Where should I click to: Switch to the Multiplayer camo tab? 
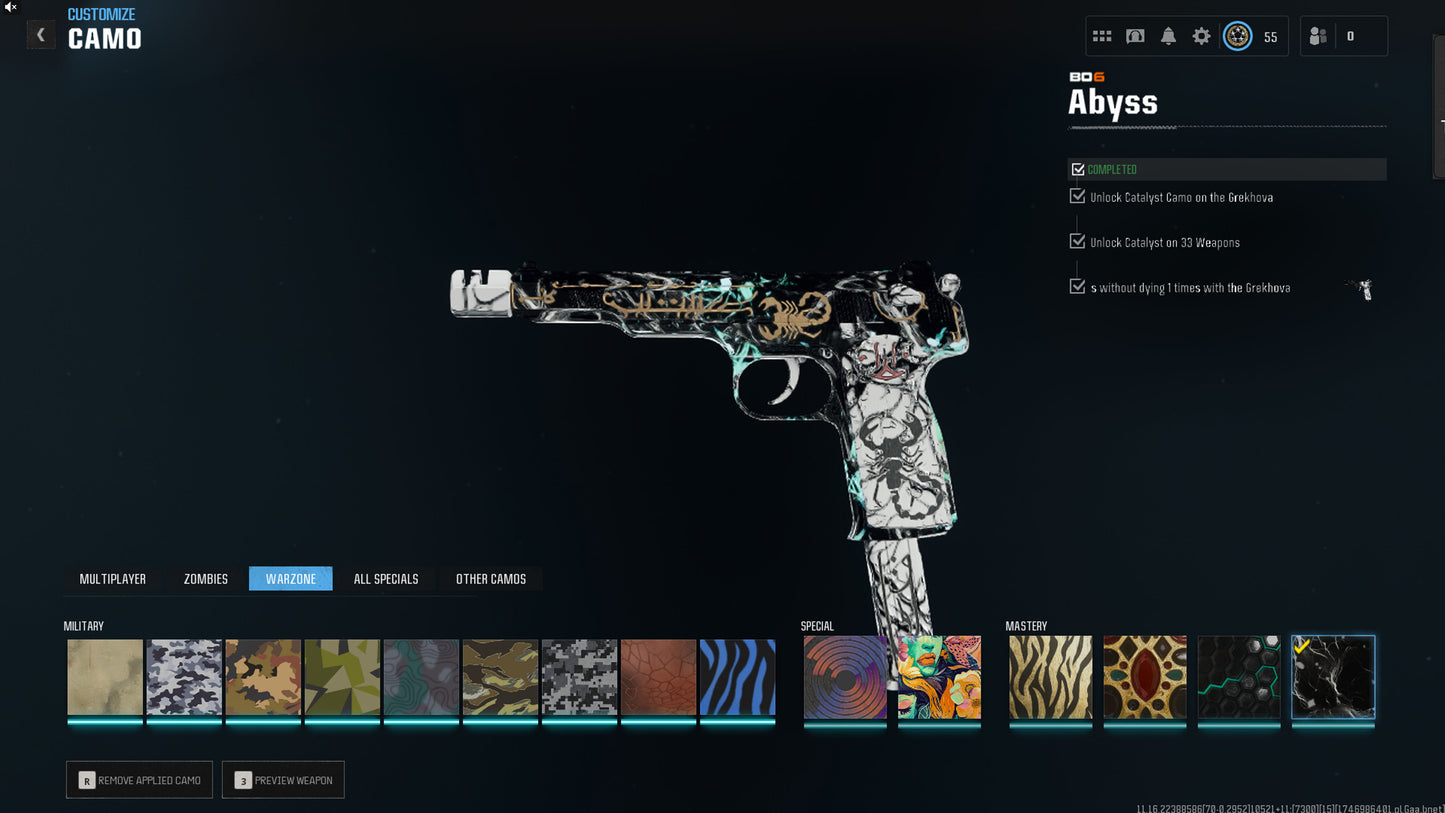(x=112, y=579)
